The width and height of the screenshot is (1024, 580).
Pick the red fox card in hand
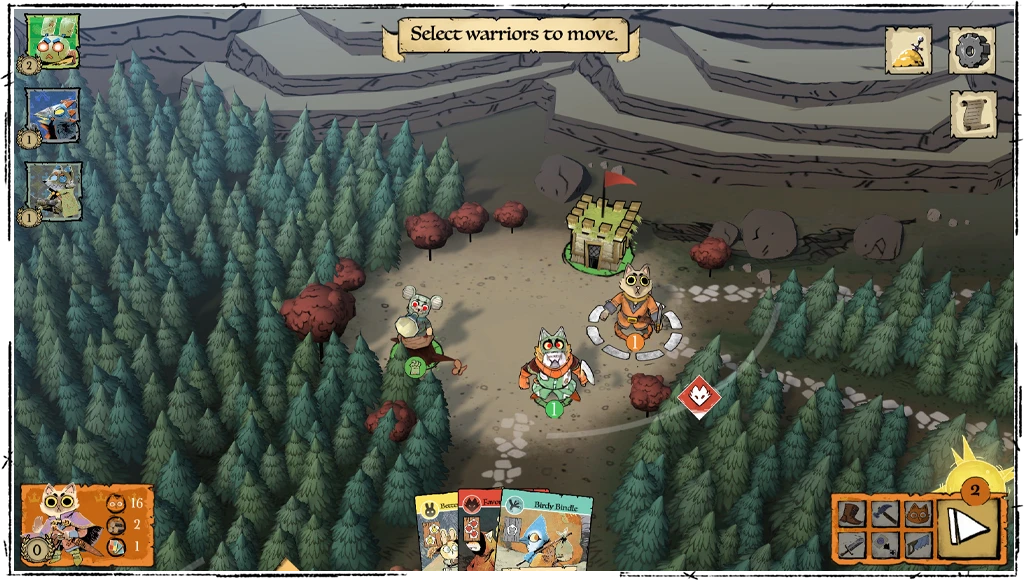pyautogui.click(x=480, y=535)
